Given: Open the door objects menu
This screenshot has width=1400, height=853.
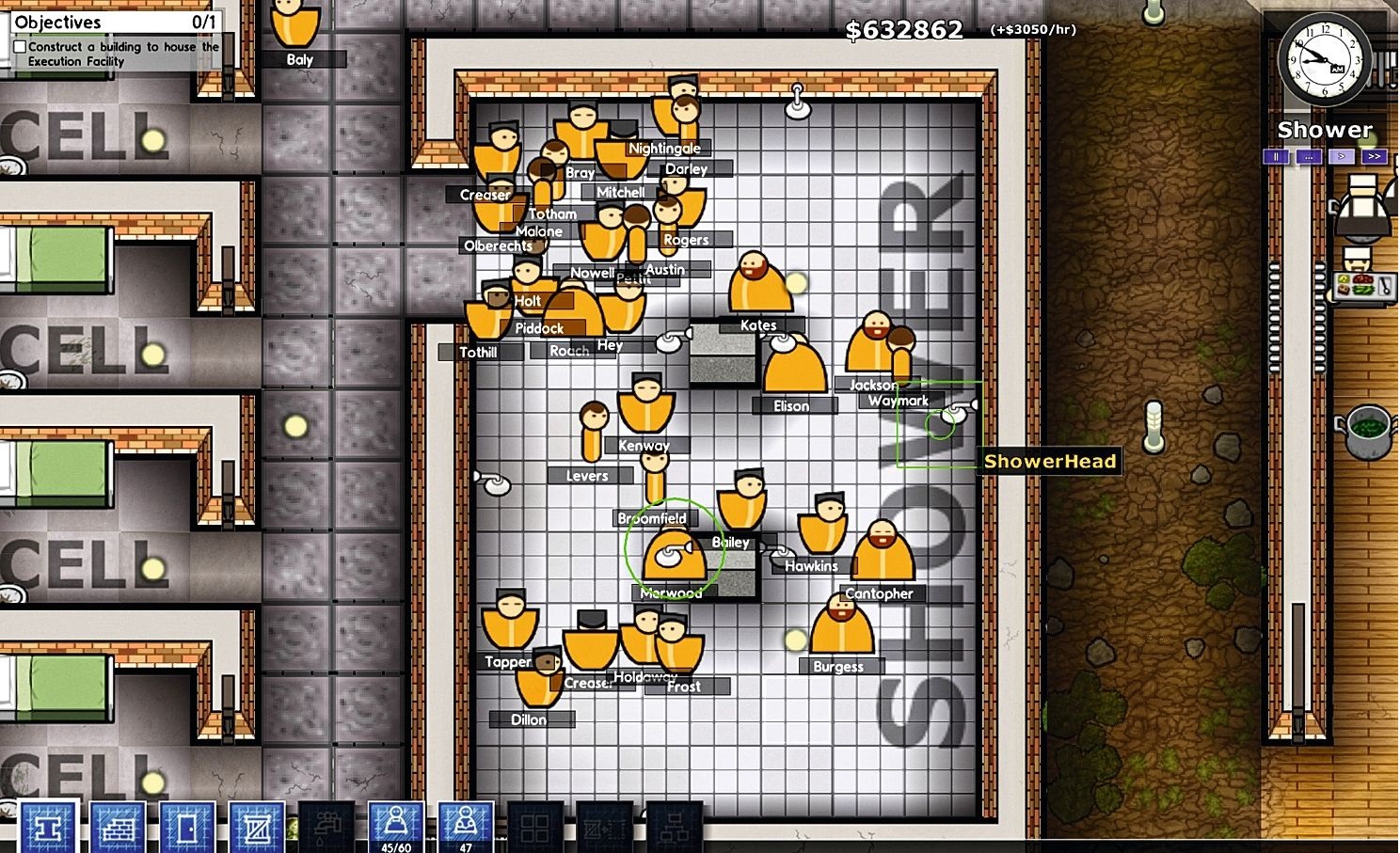Looking at the screenshot, I should (187, 827).
